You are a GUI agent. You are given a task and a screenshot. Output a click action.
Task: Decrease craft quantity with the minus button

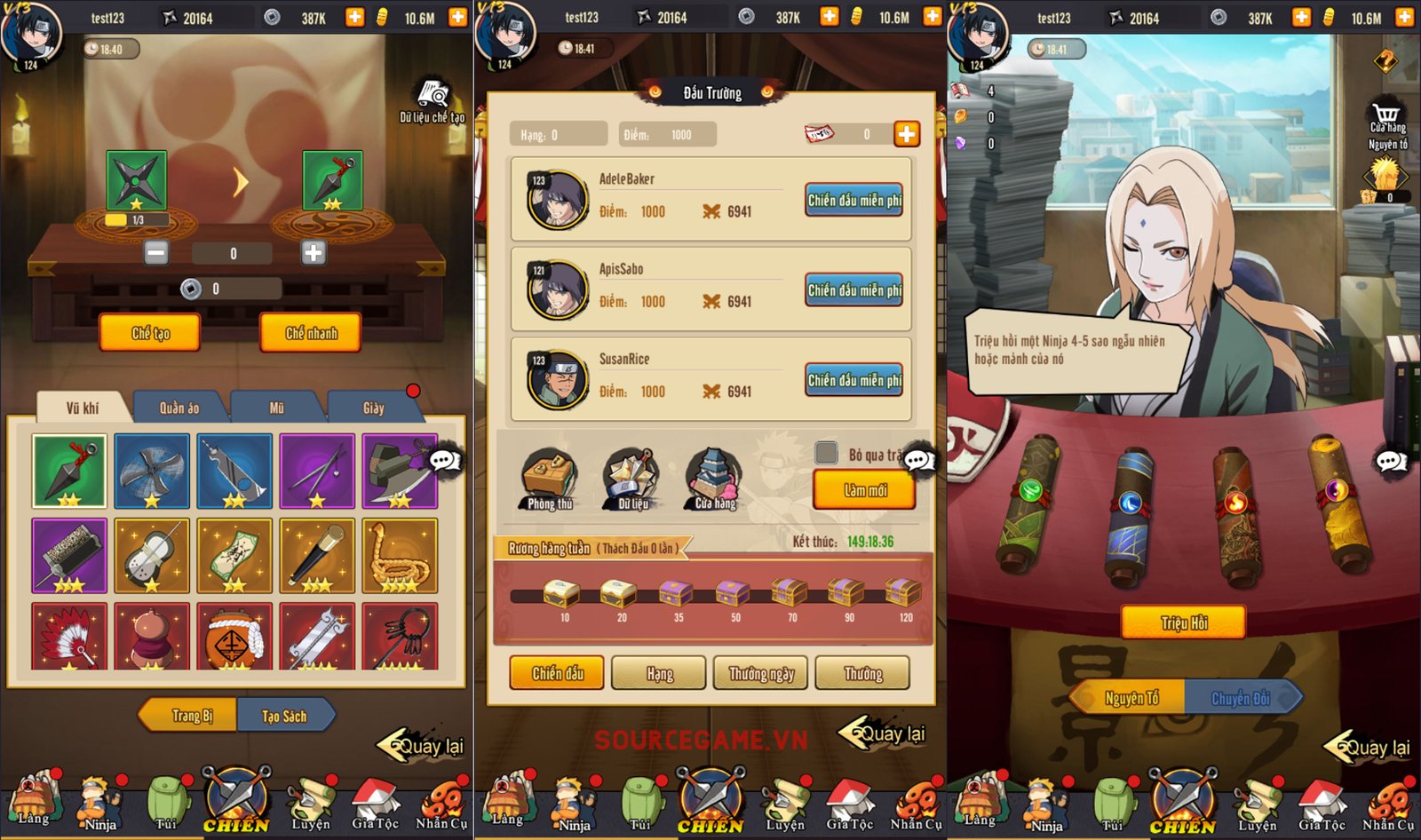(156, 253)
